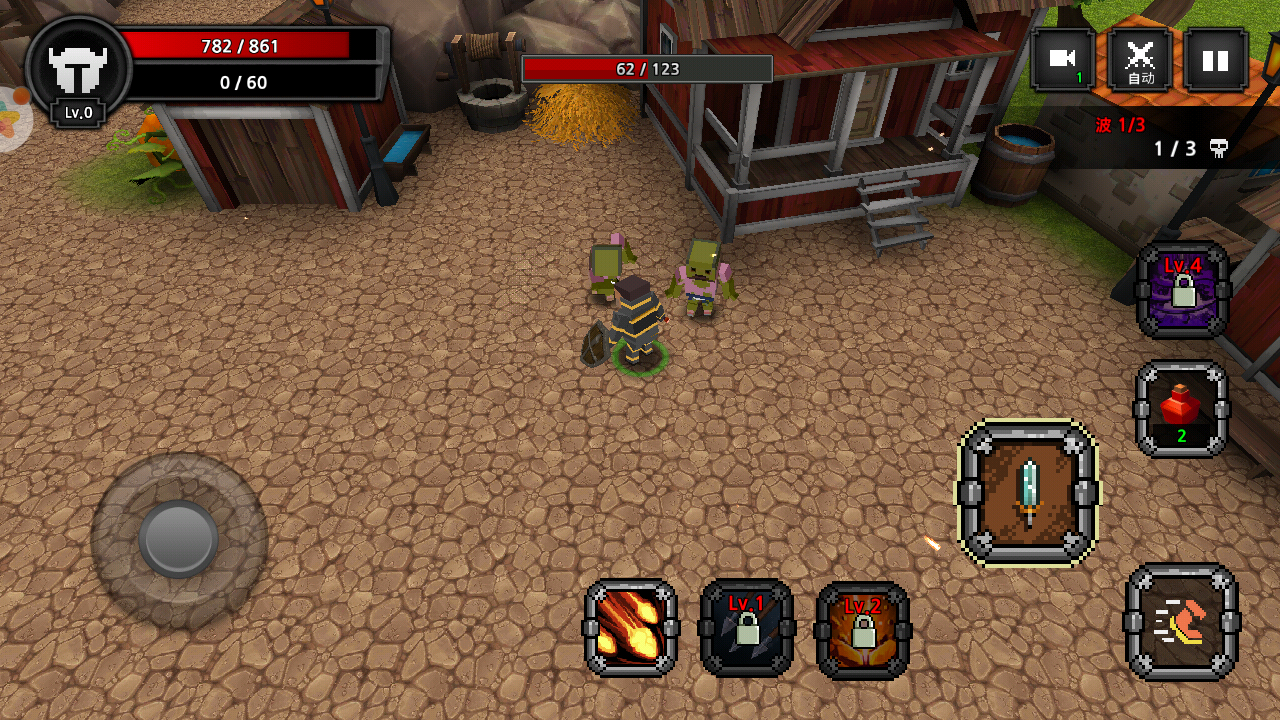Touch the virtual joystick knob
Image resolution: width=1280 pixels, height=720 pixels.
pos(179,540)
